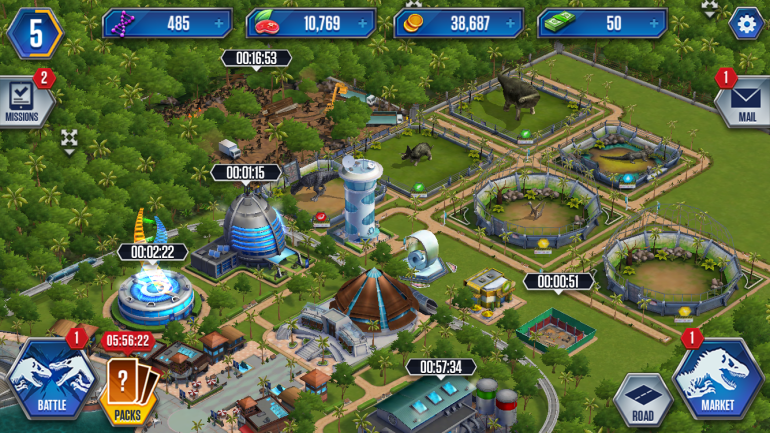Add more coins with the plus button
Image resolution: width=770 pixels, height=433 pixels.
pyautogui.click(x=511, y=23)
